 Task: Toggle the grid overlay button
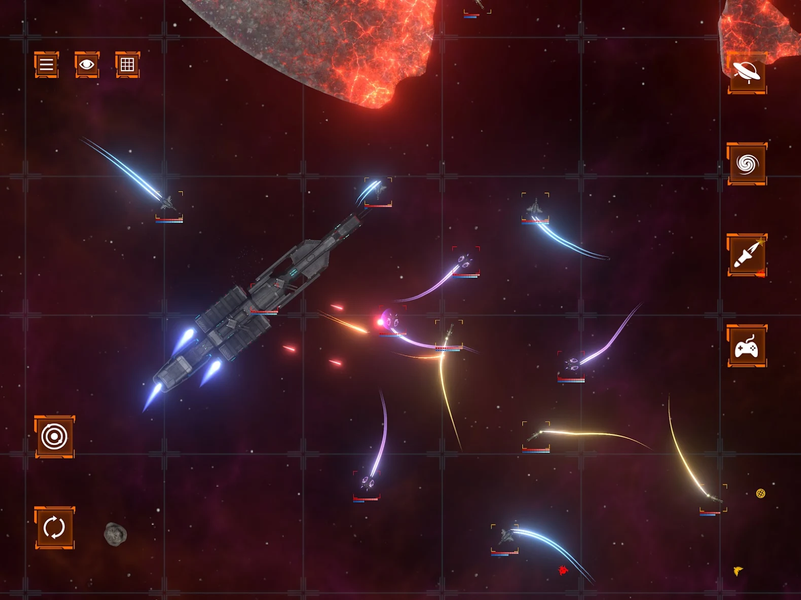coord(127,65)
